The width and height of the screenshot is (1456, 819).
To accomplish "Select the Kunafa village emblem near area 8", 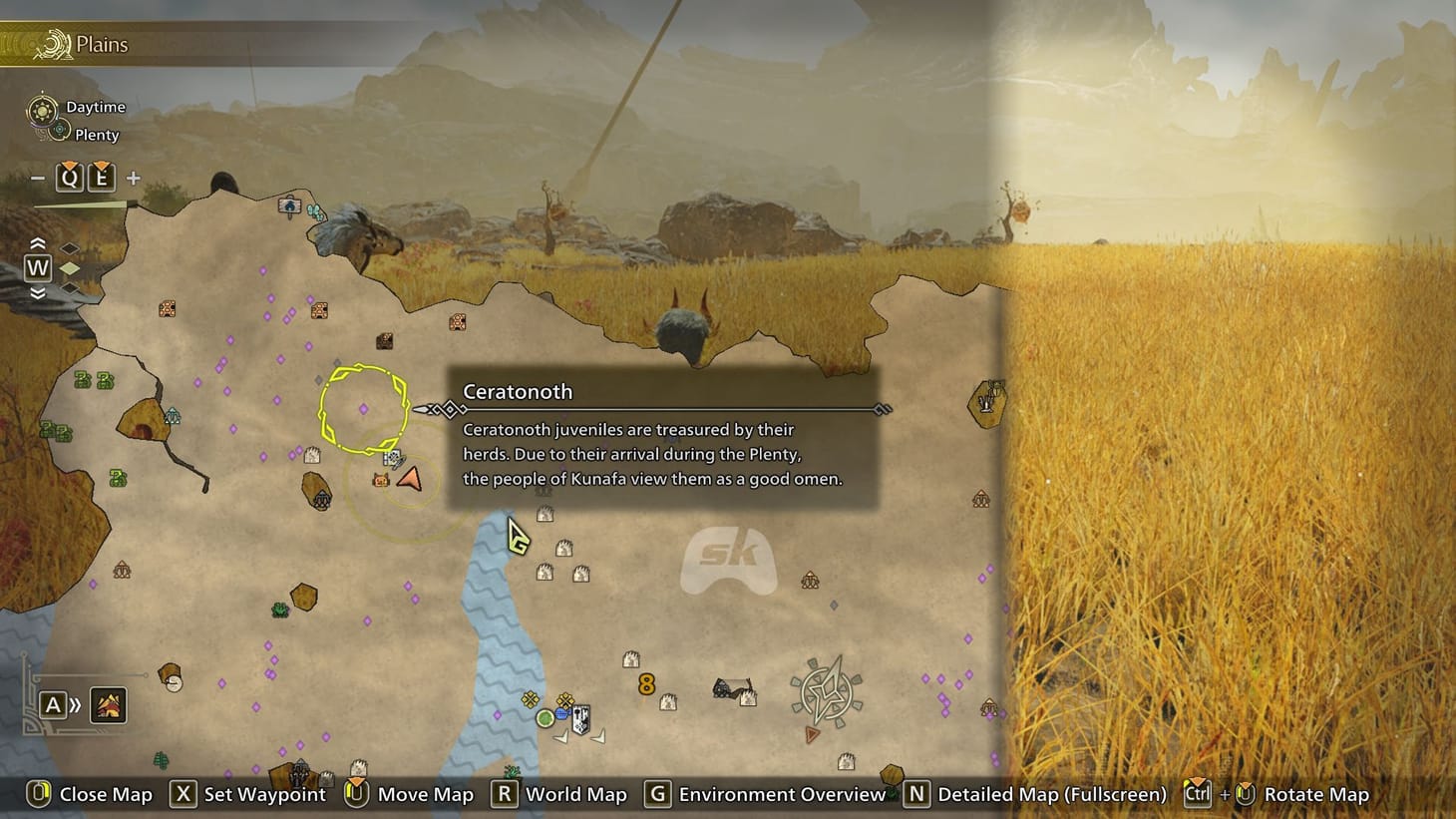I will pos(581,718).
